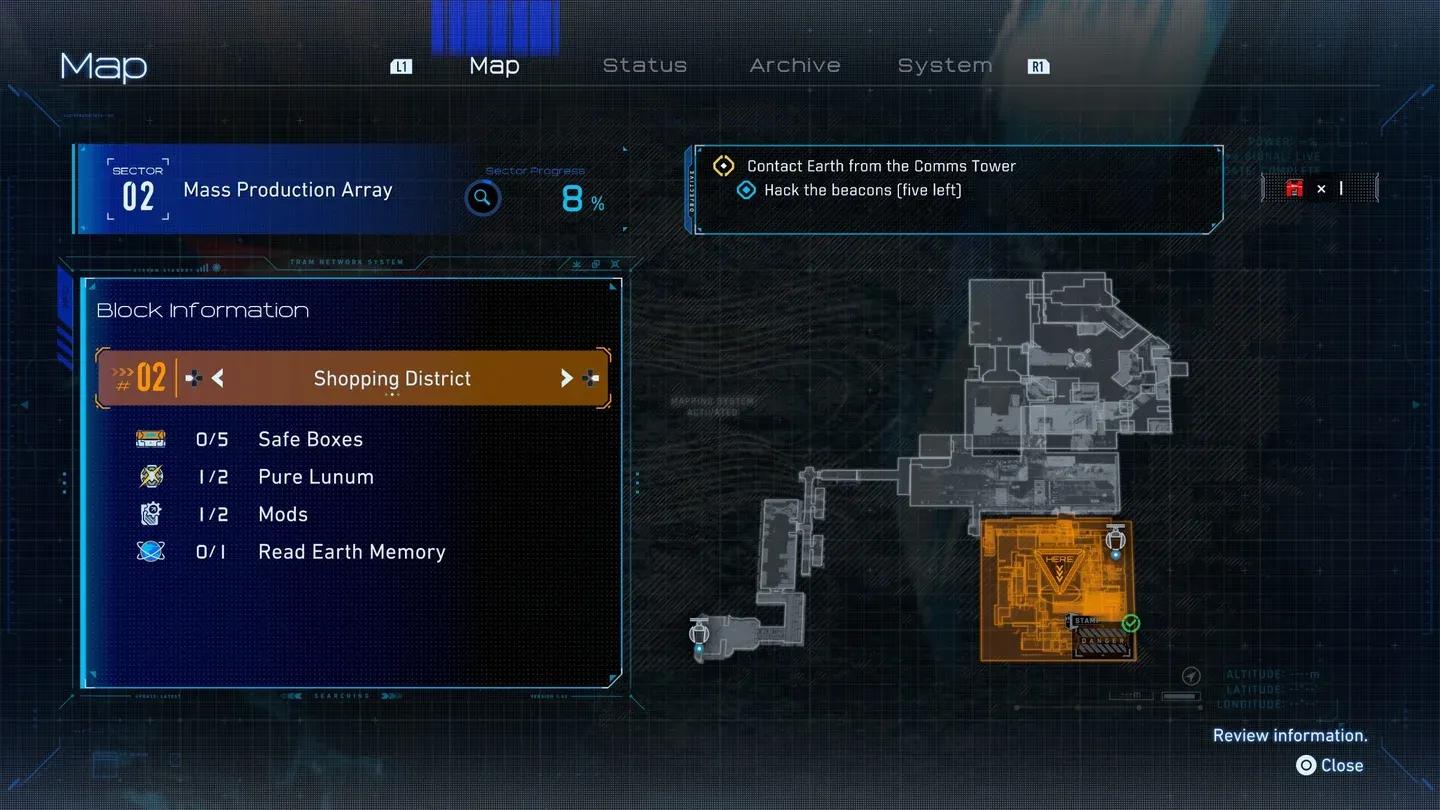Click the Sector Progress 8% indicator
This screenshot has height=810, width=1440.
tap(583, 197)
